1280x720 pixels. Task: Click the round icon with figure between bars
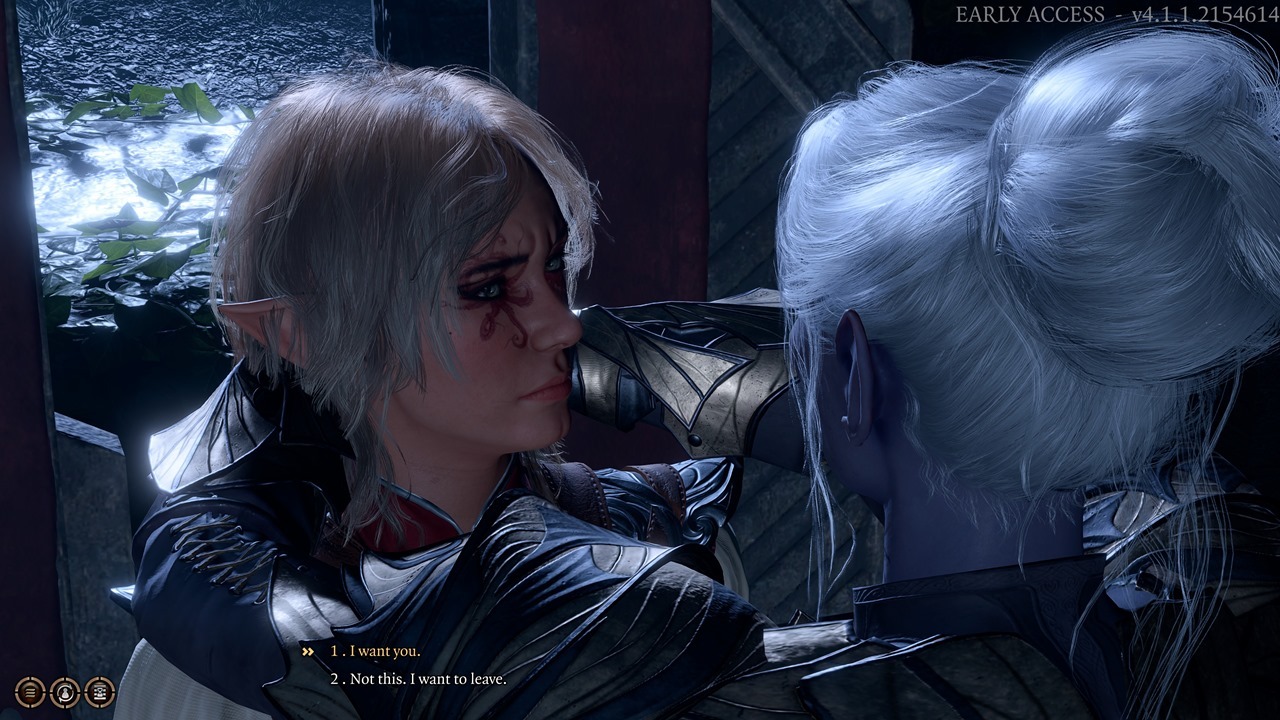99,691
